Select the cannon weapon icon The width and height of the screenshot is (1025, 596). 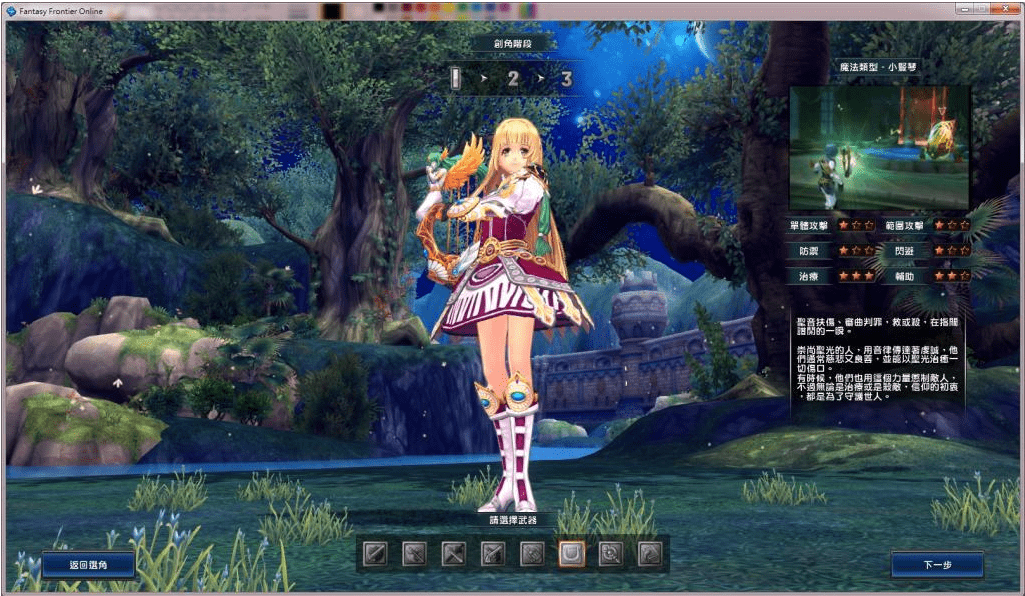[532, 553]
